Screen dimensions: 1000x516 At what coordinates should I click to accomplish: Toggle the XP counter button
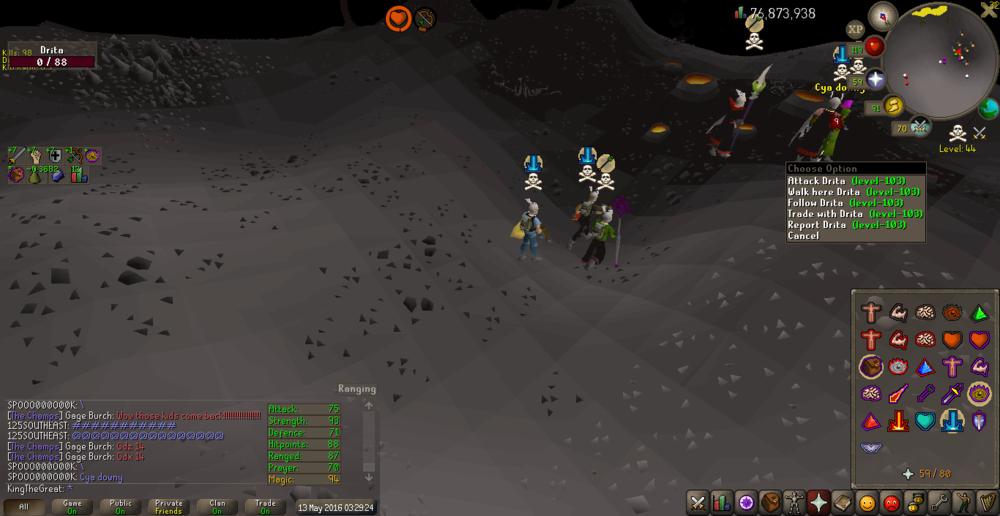[856, 30]
